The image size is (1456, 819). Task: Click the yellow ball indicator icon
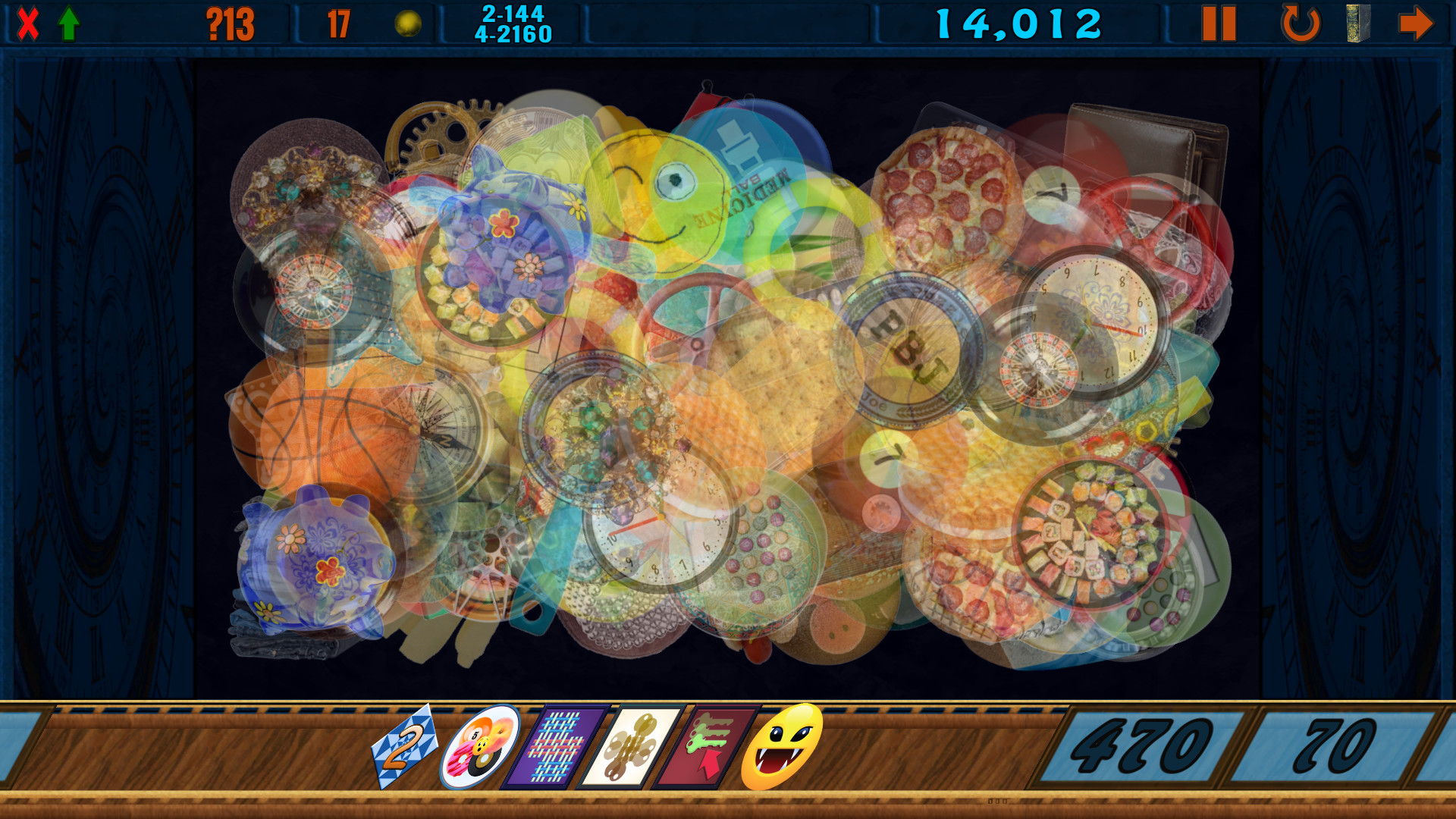click(x=406, y=23)
